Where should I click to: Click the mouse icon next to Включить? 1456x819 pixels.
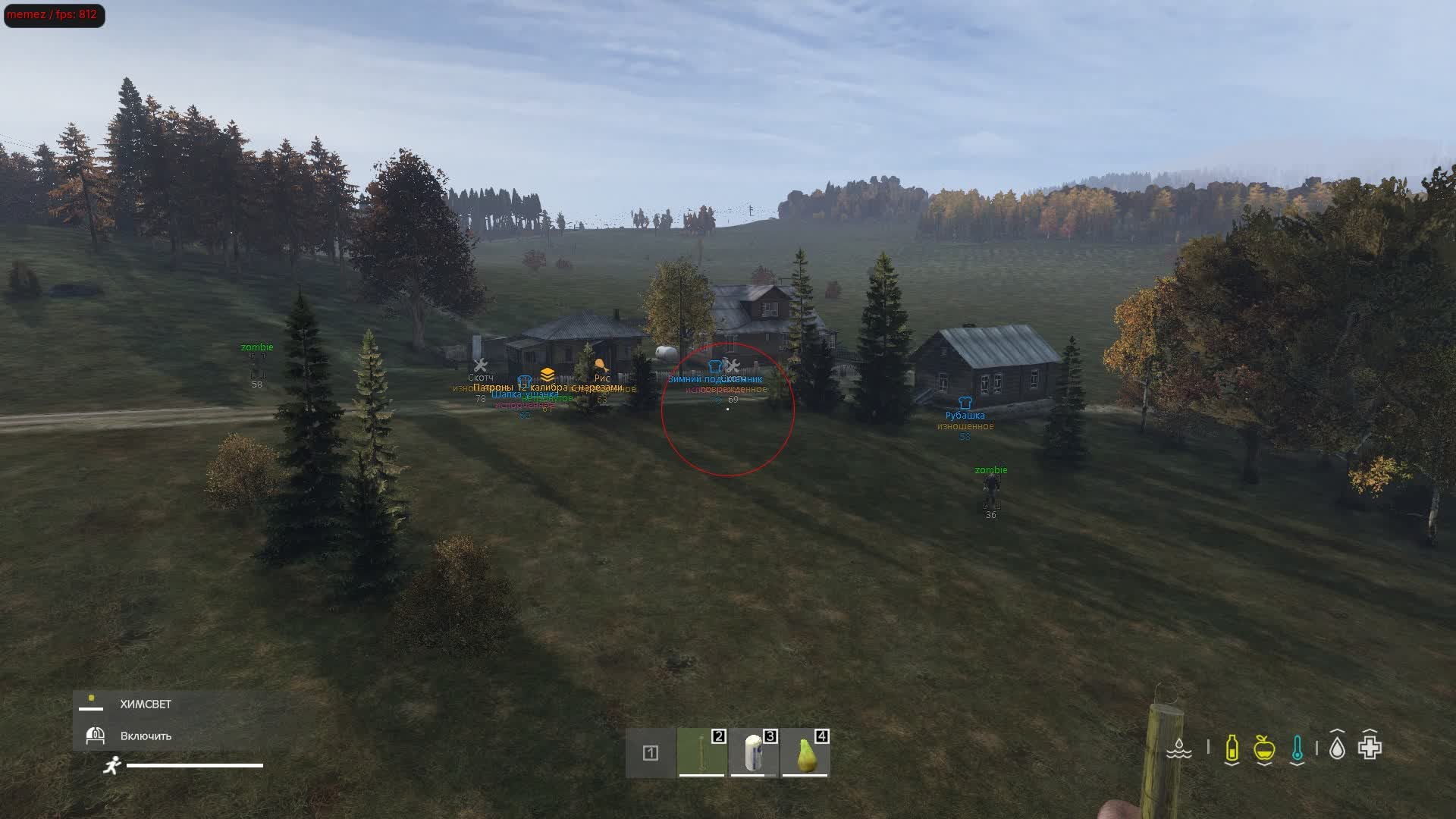tap(96, 736)
